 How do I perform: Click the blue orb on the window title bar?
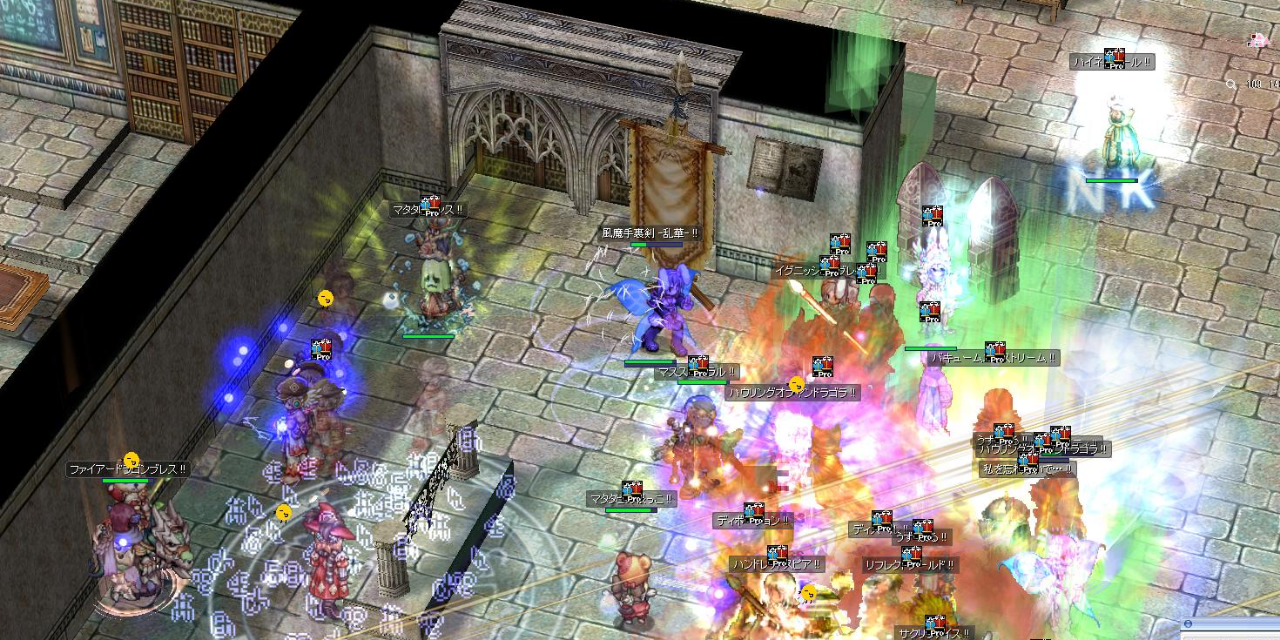tap(1187, 625)
